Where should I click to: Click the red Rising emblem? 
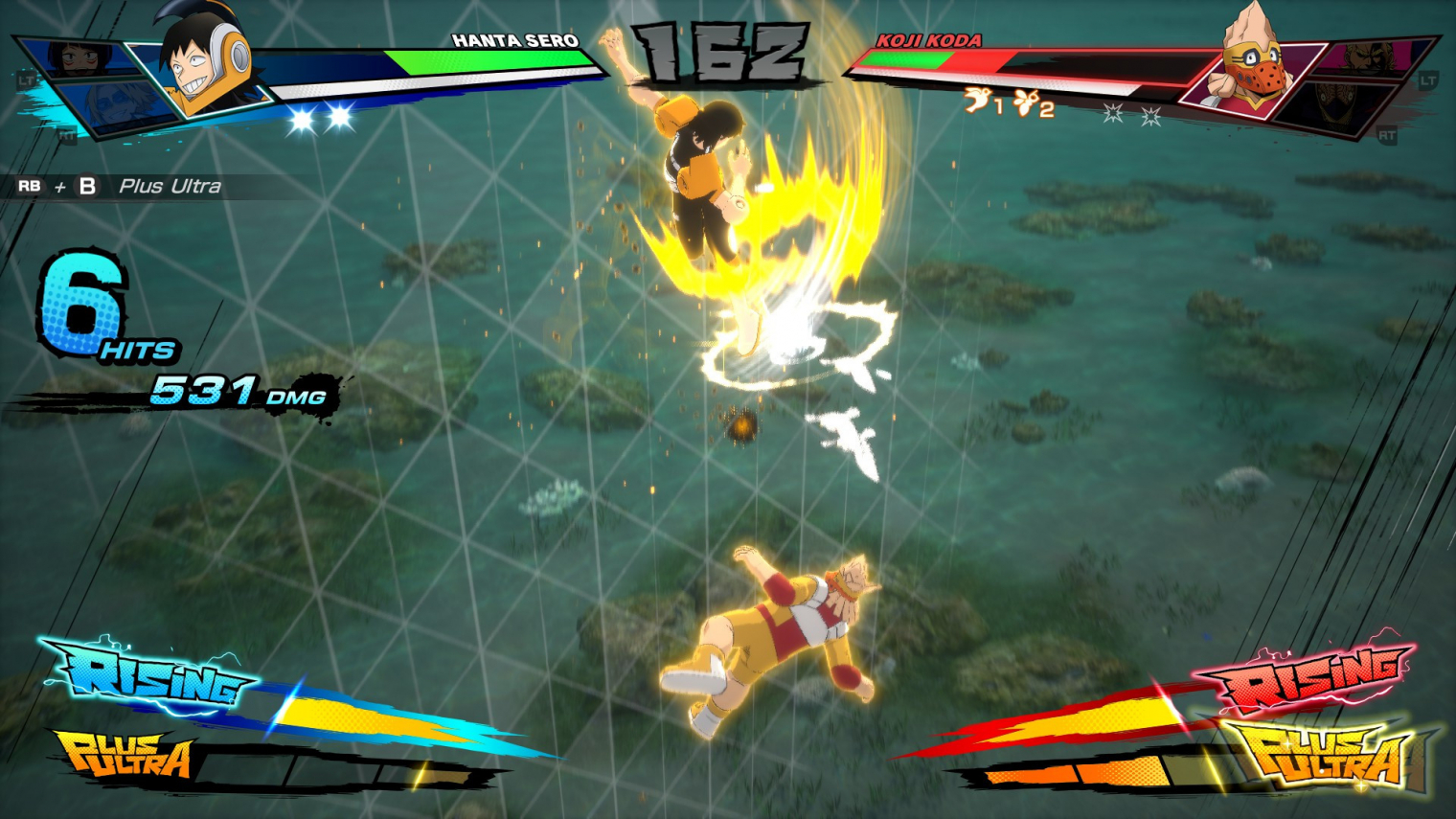1308,675
